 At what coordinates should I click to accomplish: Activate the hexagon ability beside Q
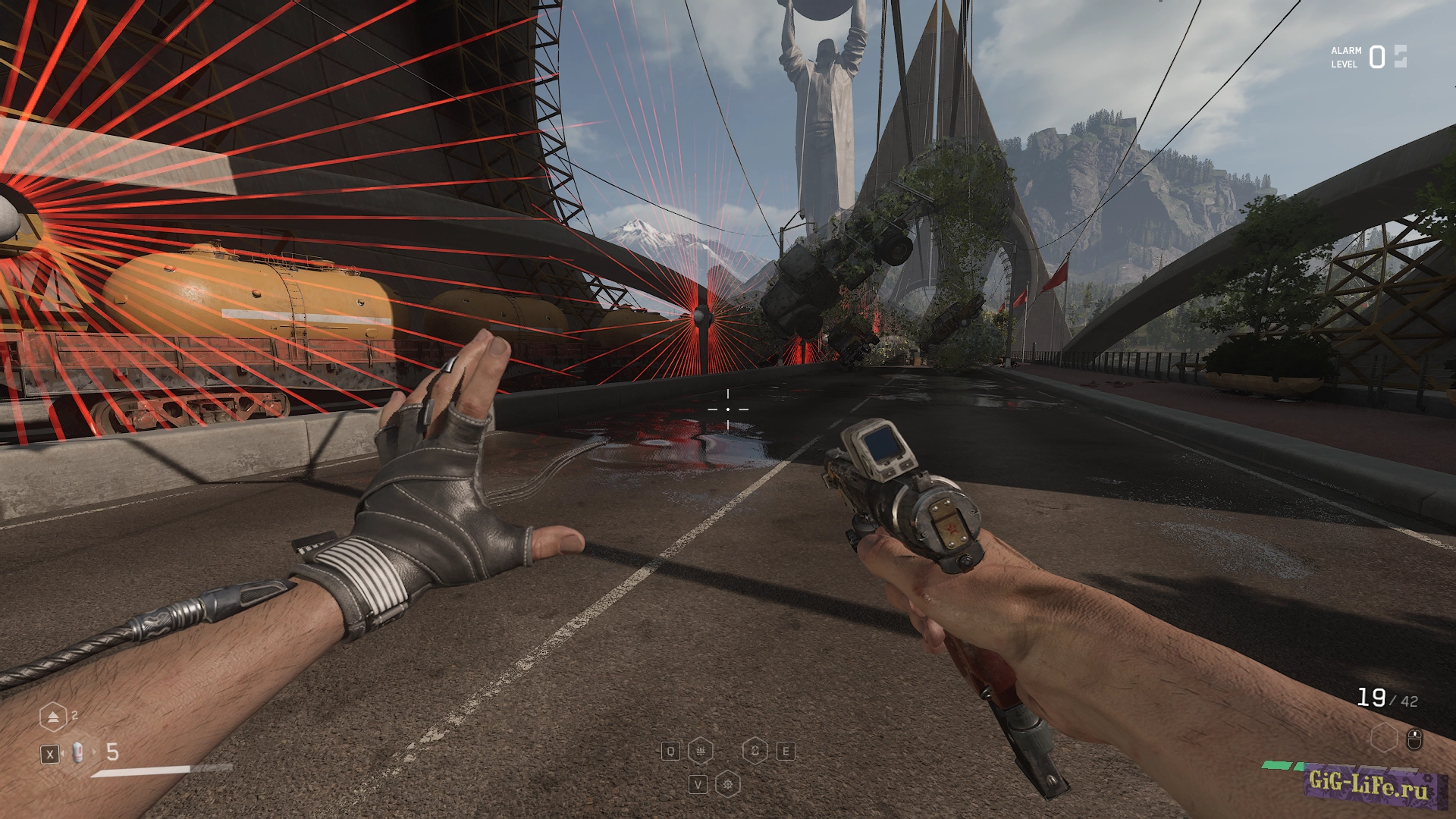tap(700, 751)
